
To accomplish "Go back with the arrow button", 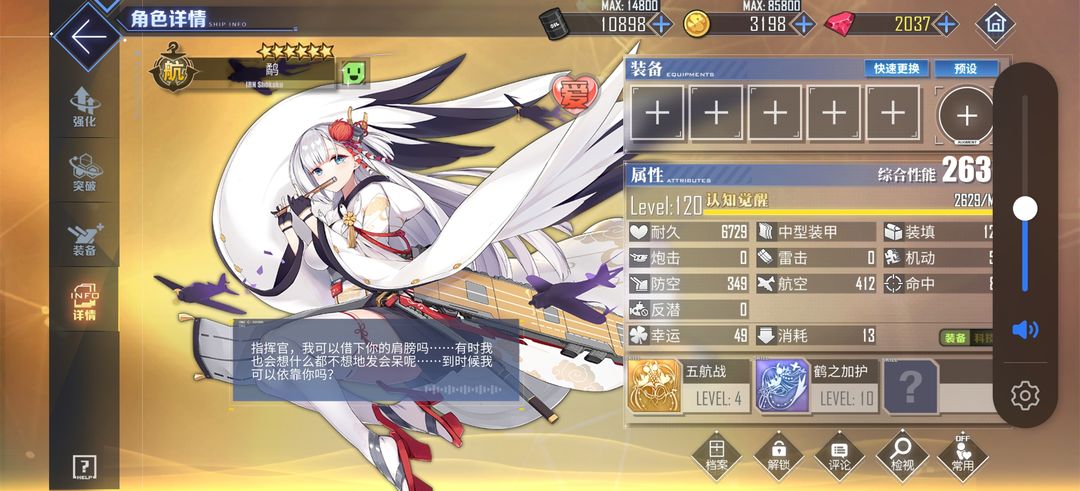I will pos(88,36).
